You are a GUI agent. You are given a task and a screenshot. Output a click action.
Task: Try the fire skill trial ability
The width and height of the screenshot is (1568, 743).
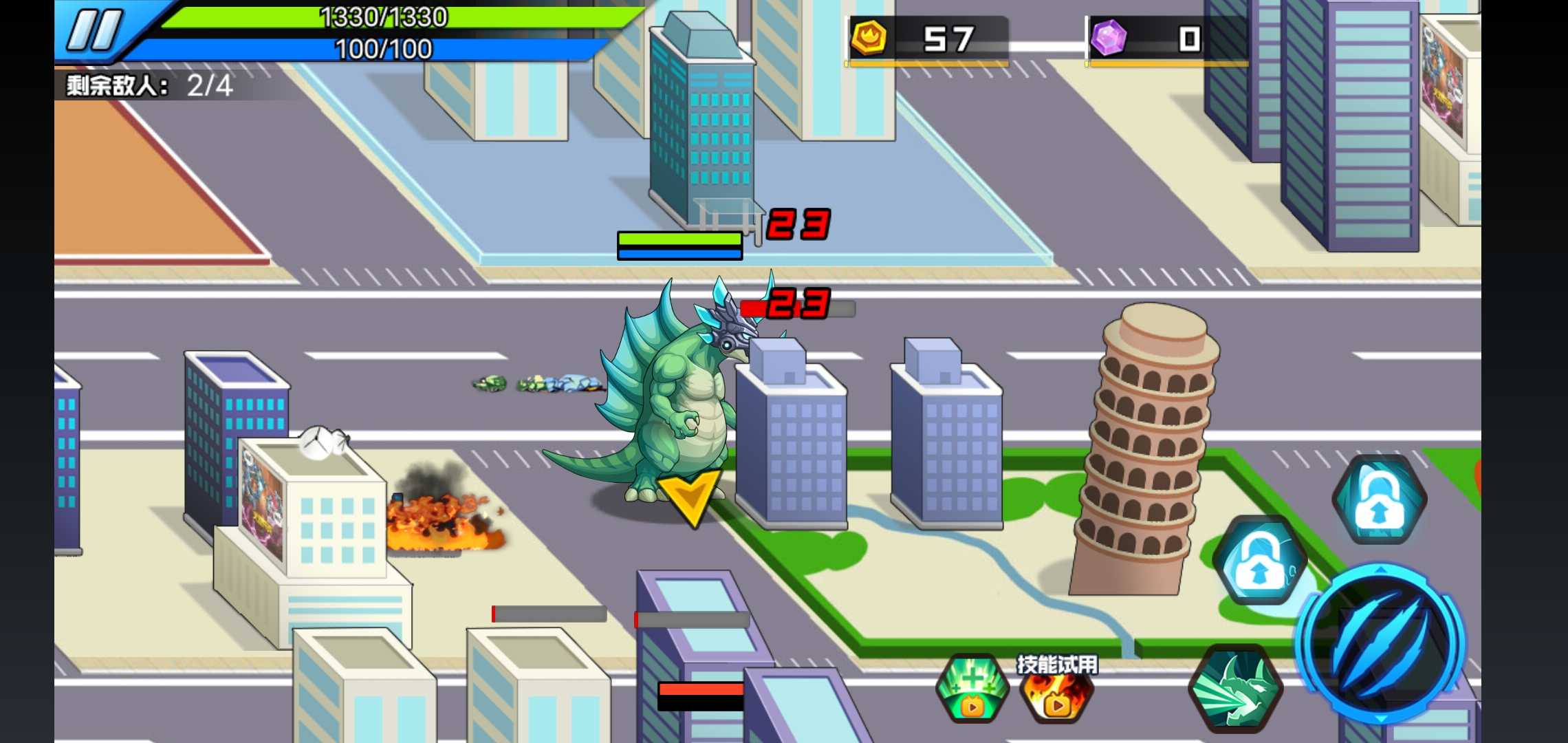1057,691
